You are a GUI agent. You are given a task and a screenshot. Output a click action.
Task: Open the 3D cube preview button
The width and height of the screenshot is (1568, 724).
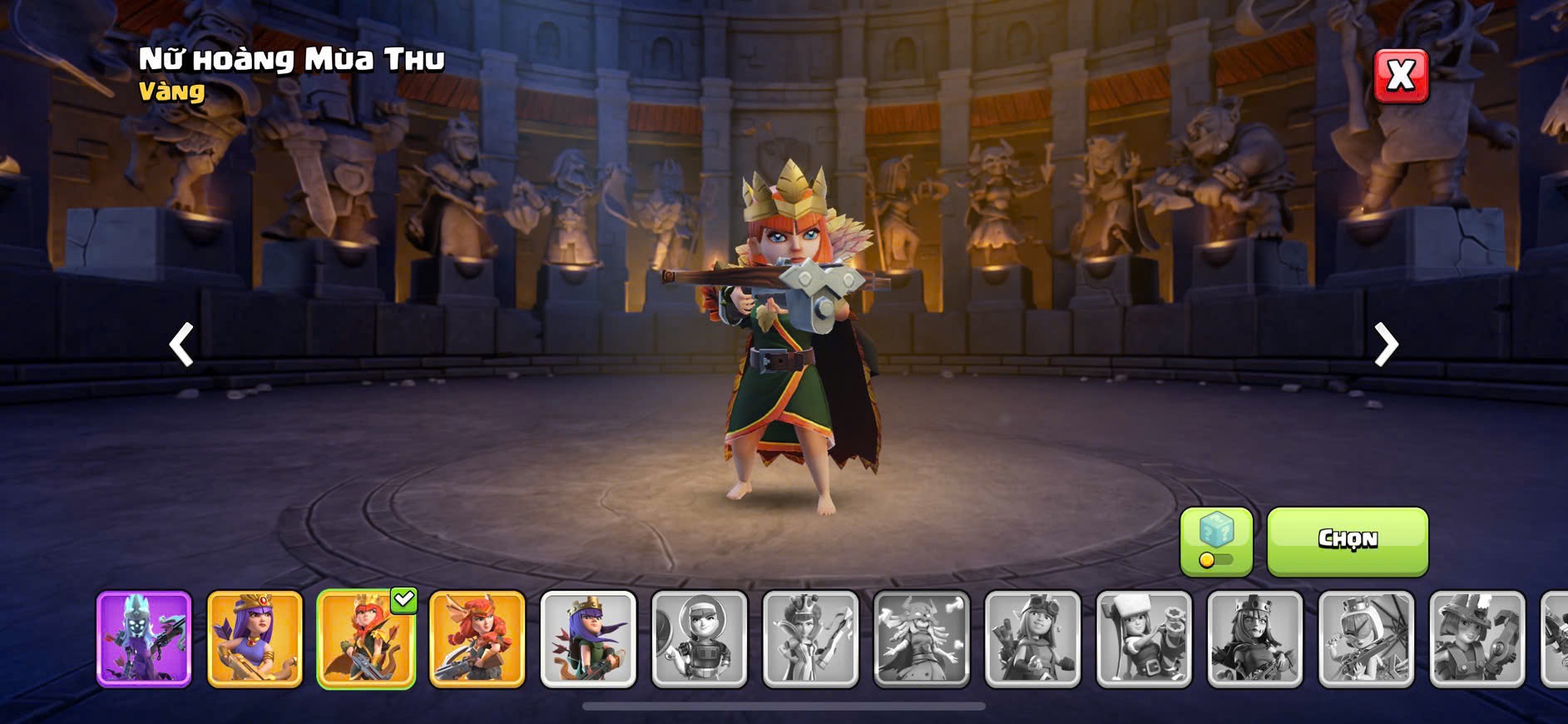point(1215,540)
